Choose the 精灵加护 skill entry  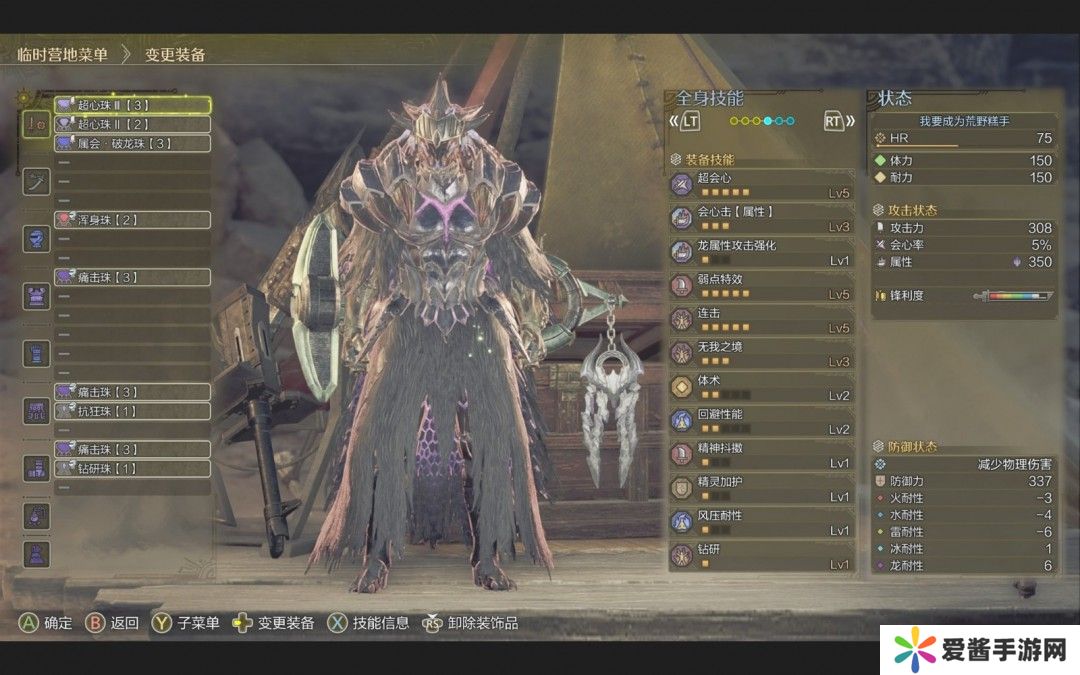click(x=762, y=488)
